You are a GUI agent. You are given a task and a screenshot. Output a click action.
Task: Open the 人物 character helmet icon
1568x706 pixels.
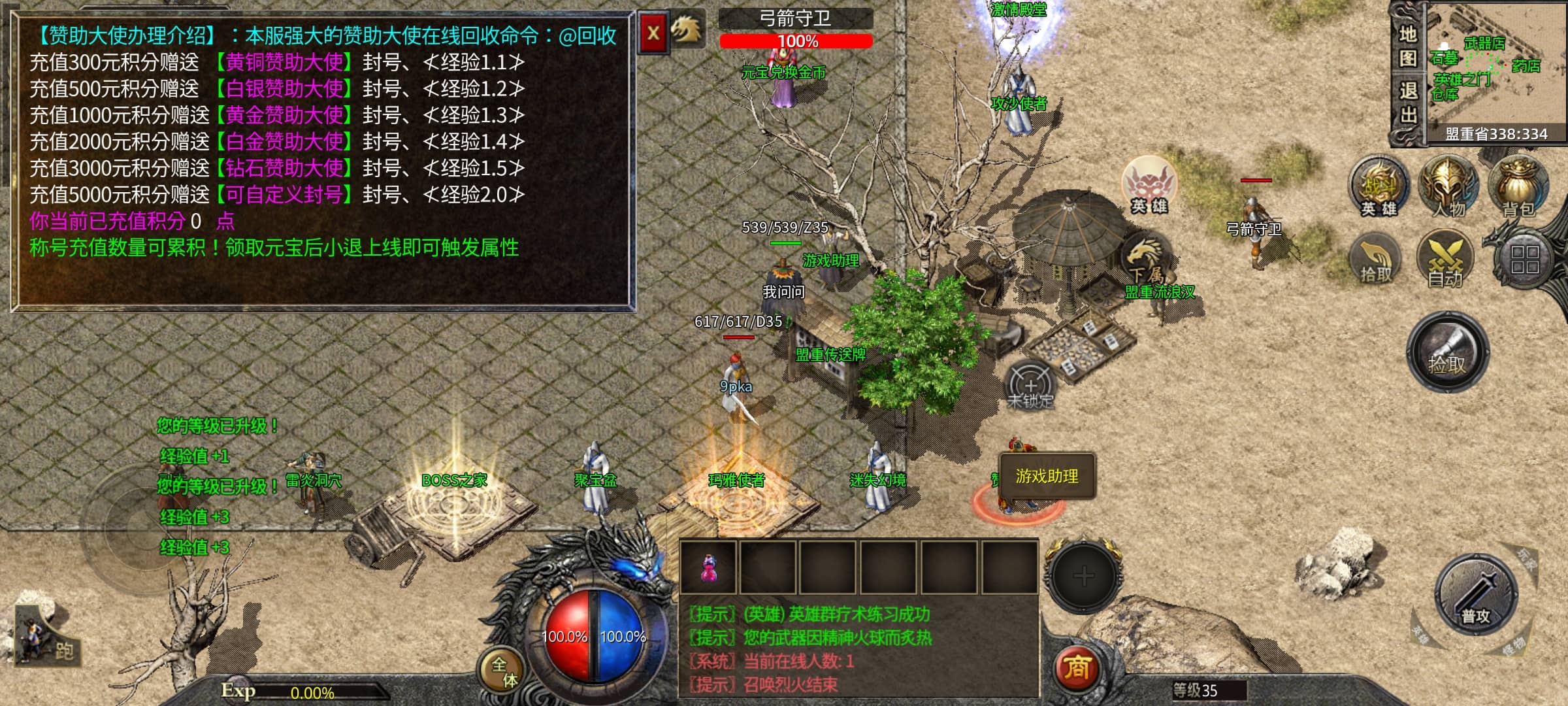point(1448,186)
